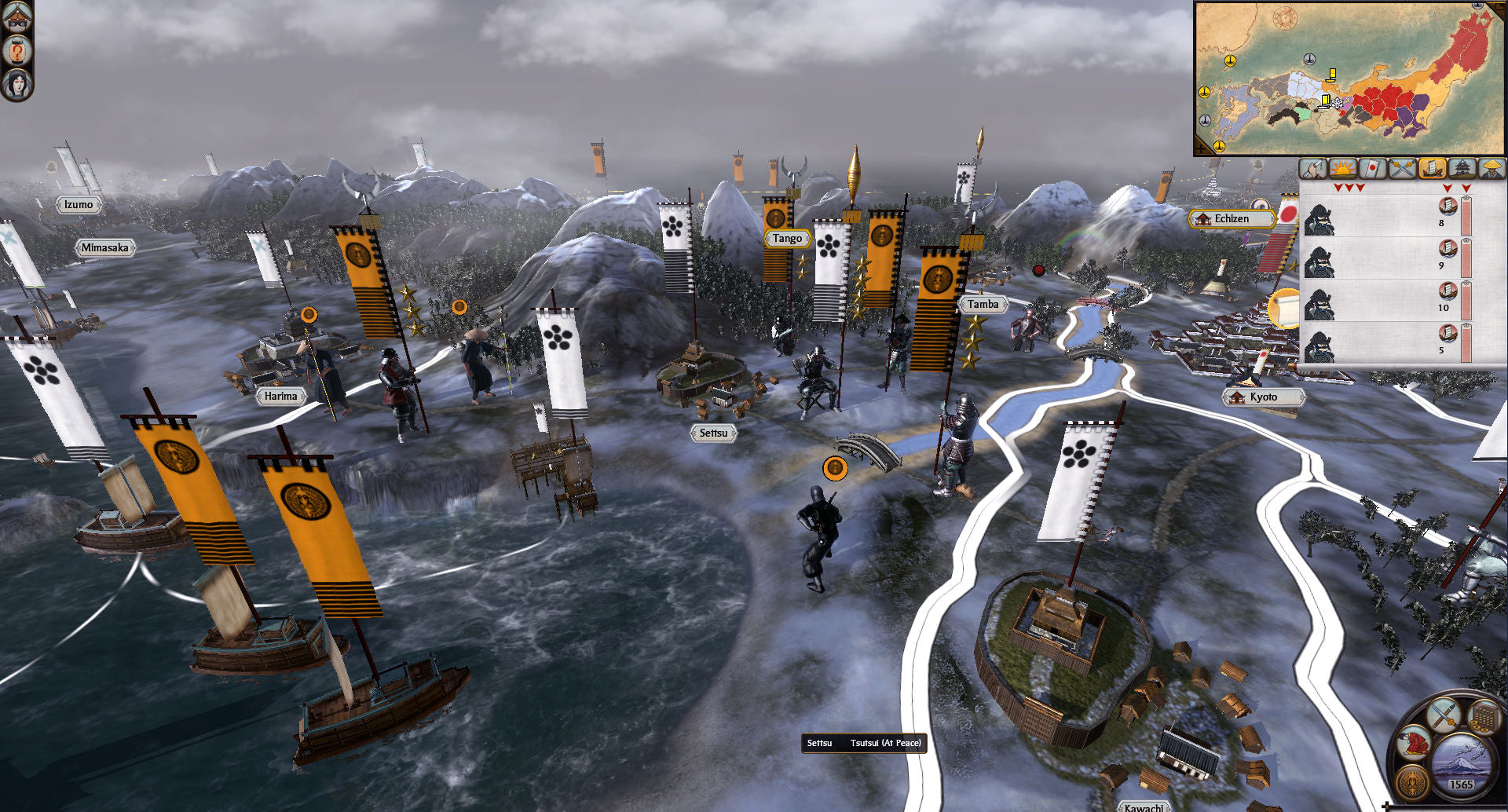The width and height of the screenshot is (1508, 812).
Task: Open the gold clan crest panel
Action: click(x=1413, y=783)
